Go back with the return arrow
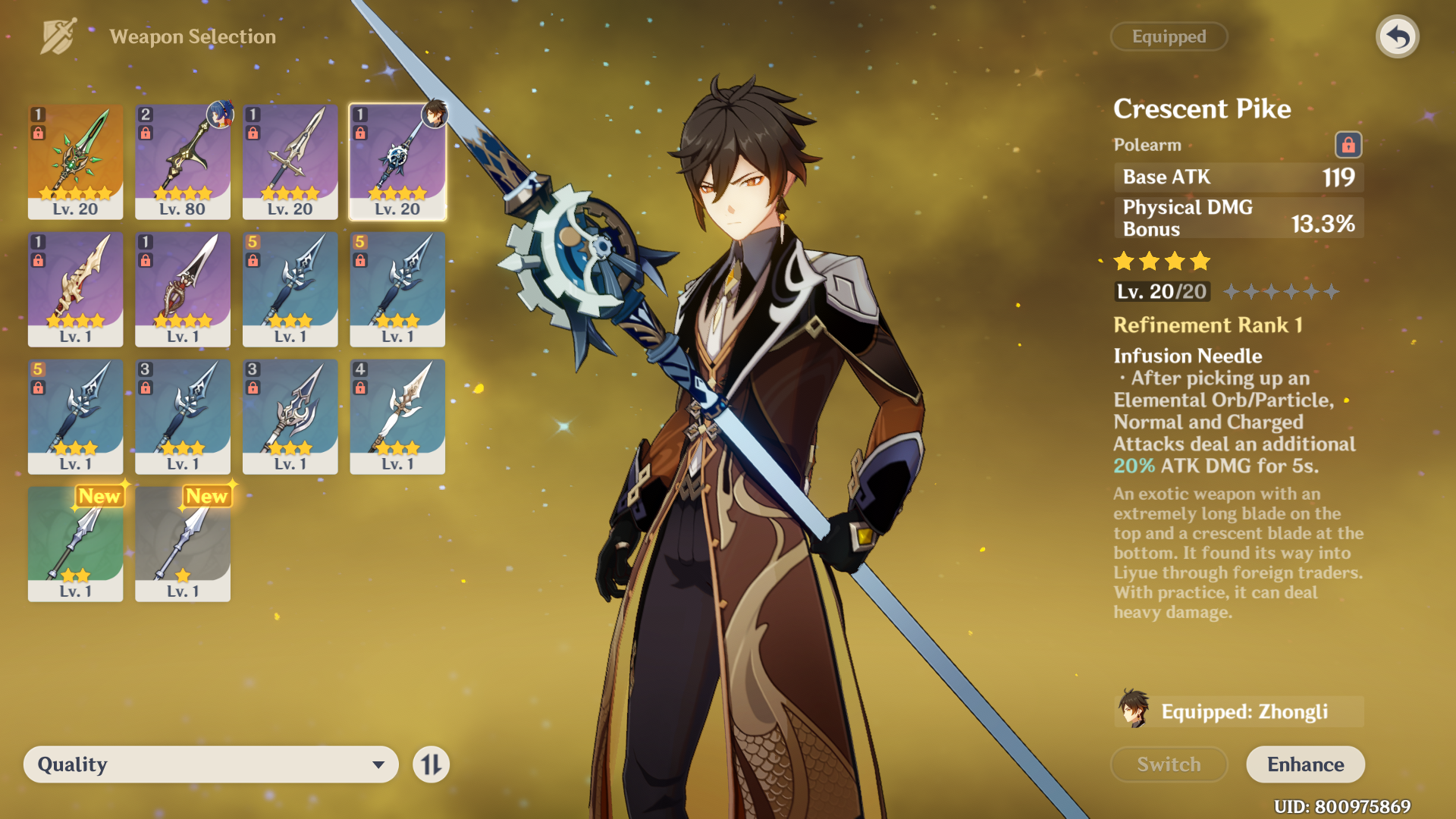Screen dimensions: 1456x819 [x=1397, y=36]
